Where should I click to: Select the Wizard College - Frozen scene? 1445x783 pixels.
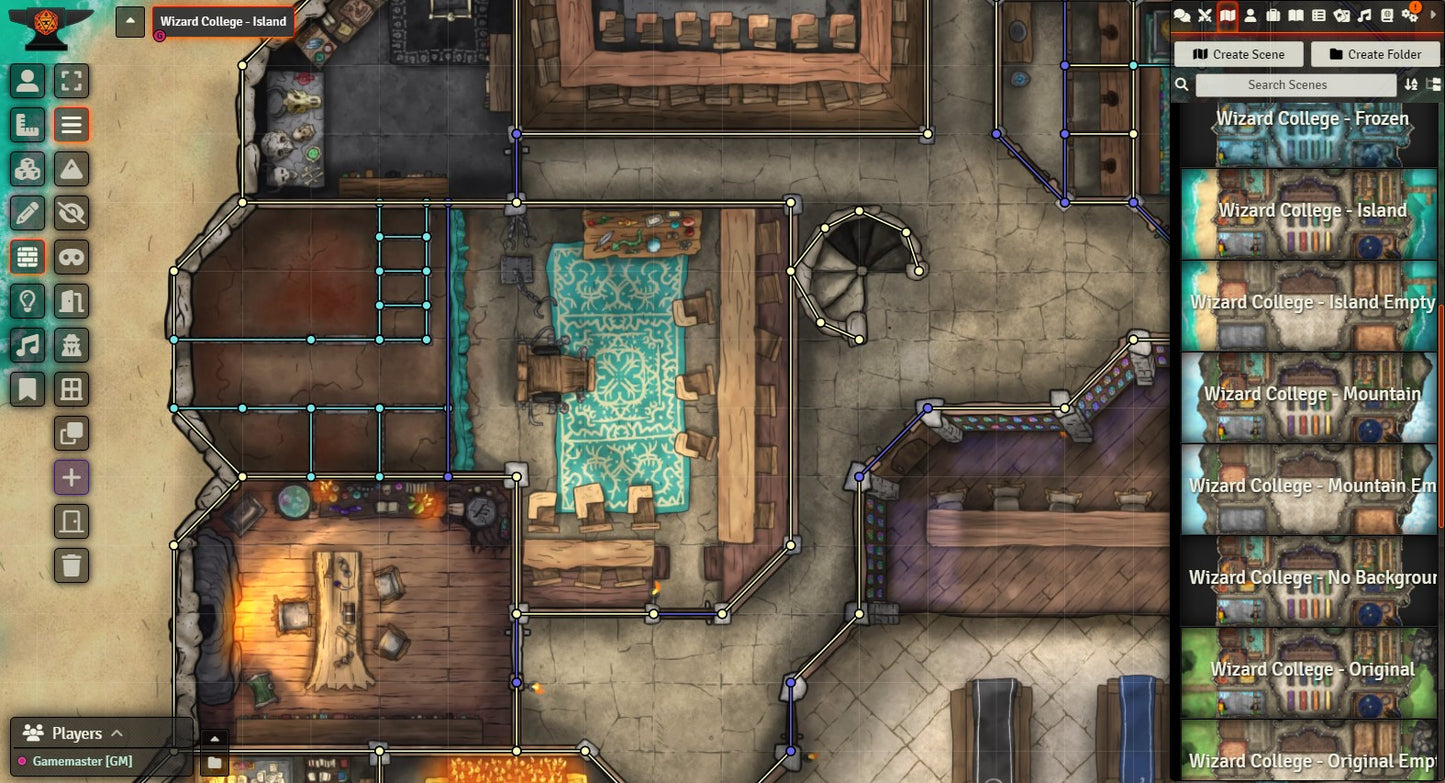coord(1309,135)
